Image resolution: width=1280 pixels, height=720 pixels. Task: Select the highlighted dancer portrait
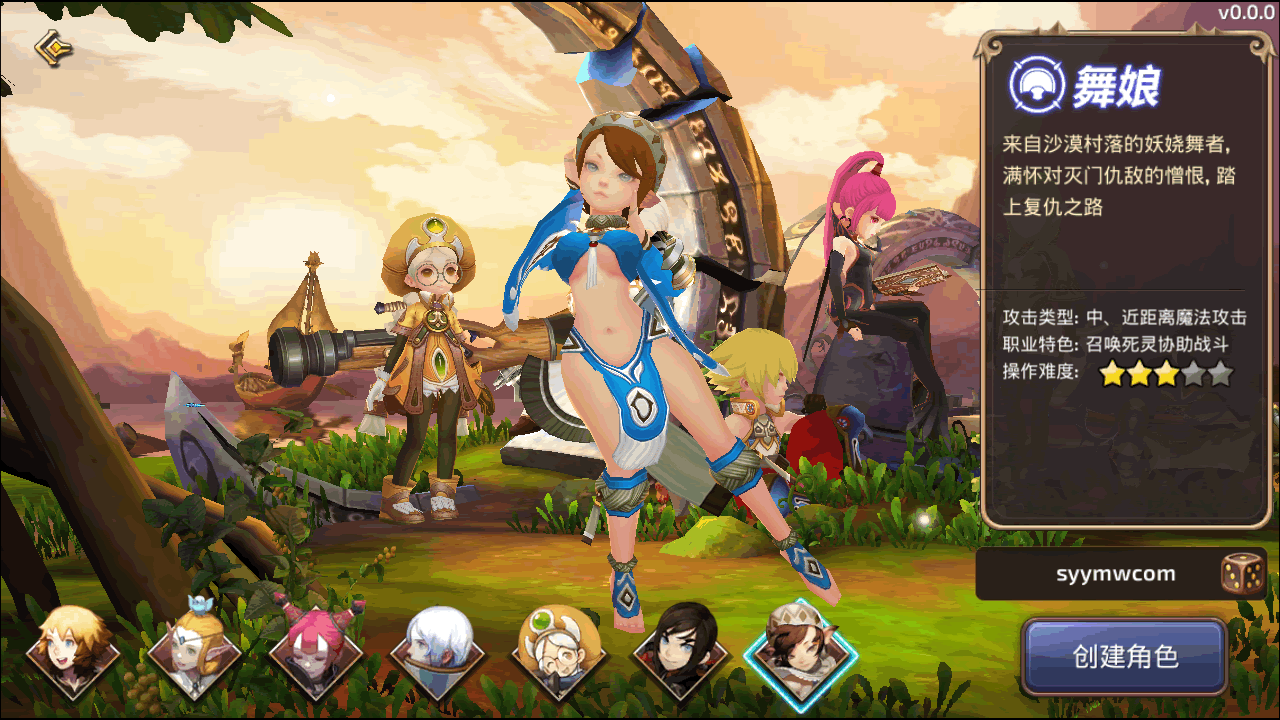click(801, 653)
